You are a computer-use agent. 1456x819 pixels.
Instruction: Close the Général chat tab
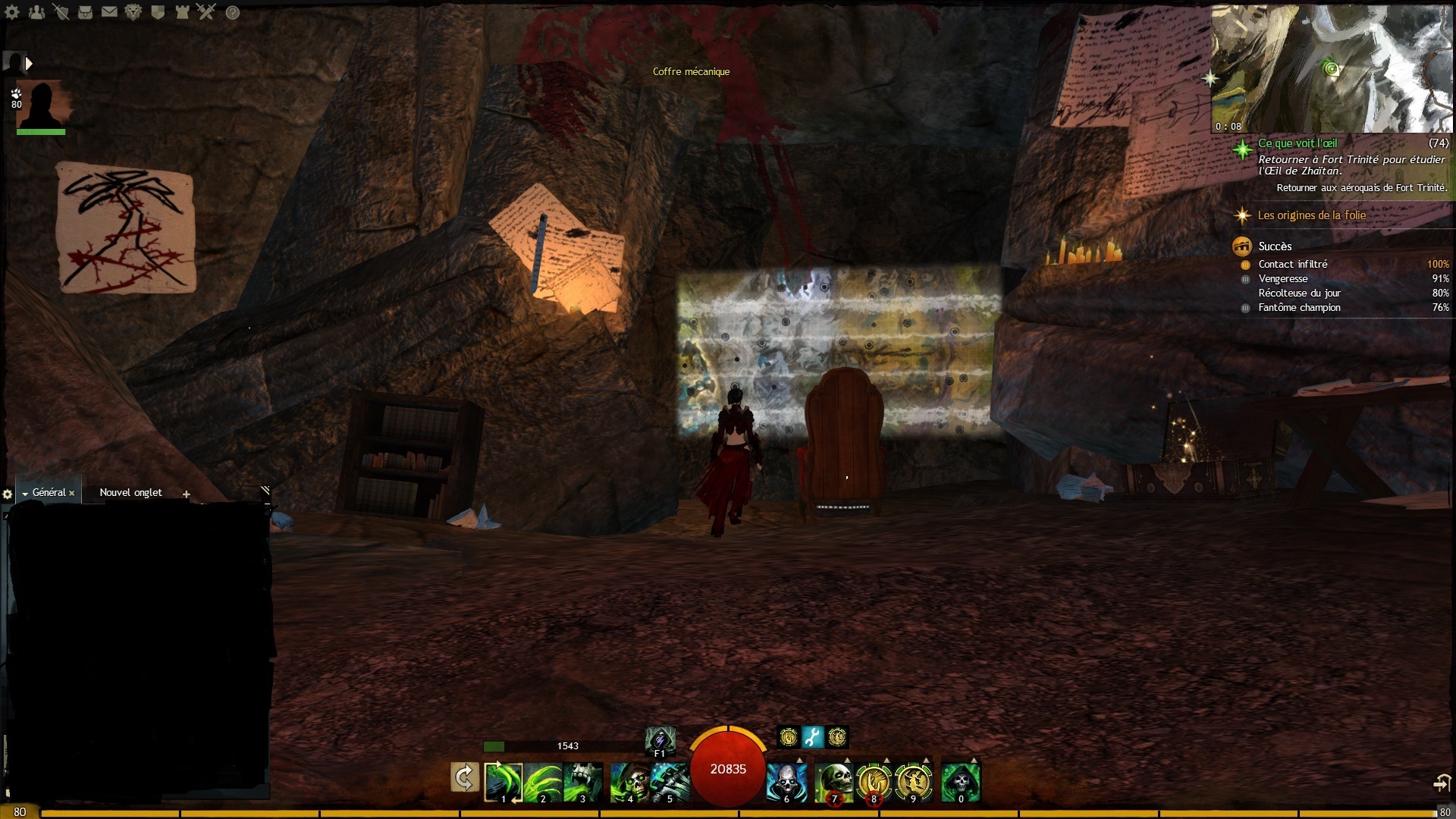click(72, 493)
